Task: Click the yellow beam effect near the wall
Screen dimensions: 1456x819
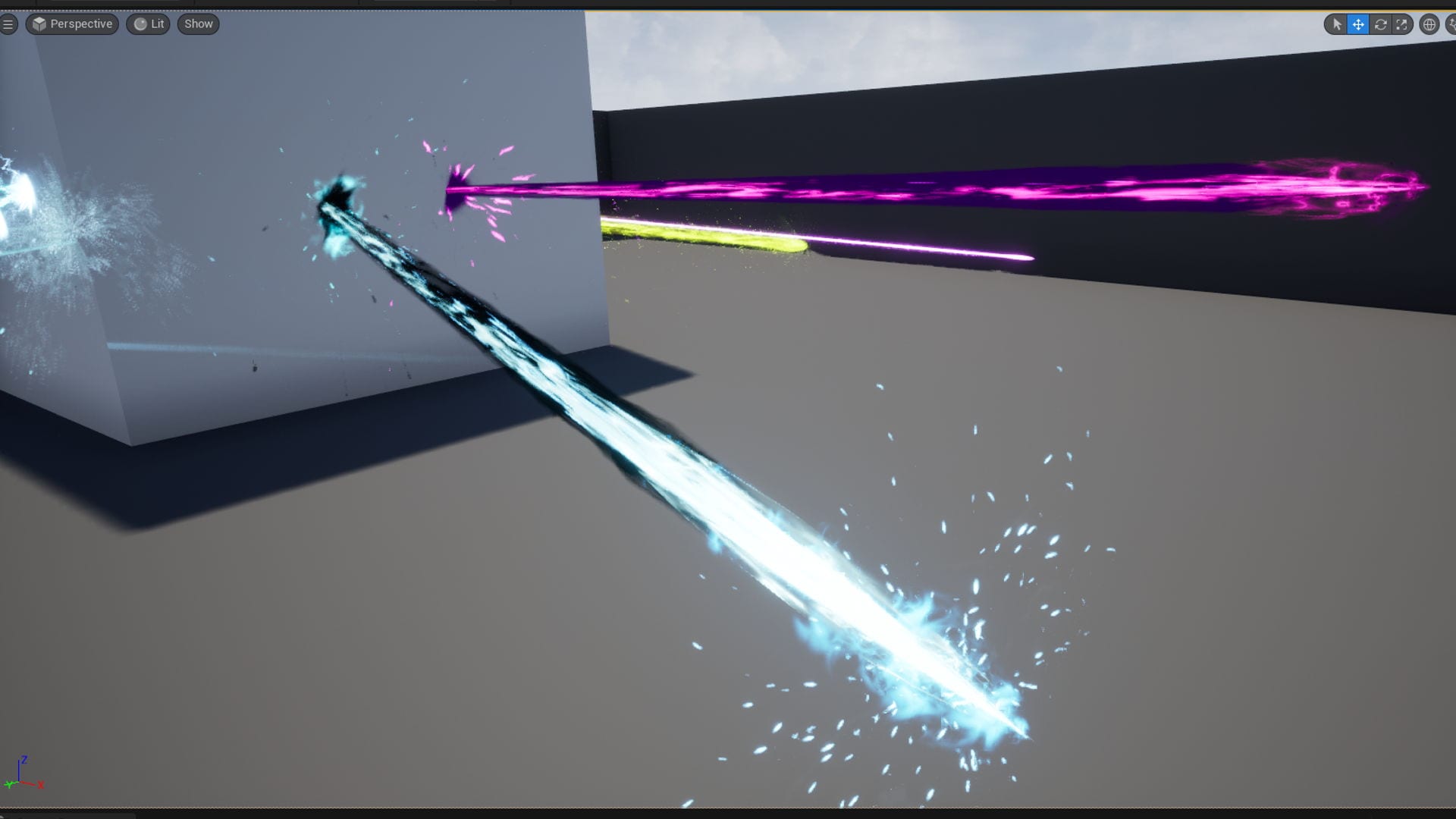Action: pos(720,239)
